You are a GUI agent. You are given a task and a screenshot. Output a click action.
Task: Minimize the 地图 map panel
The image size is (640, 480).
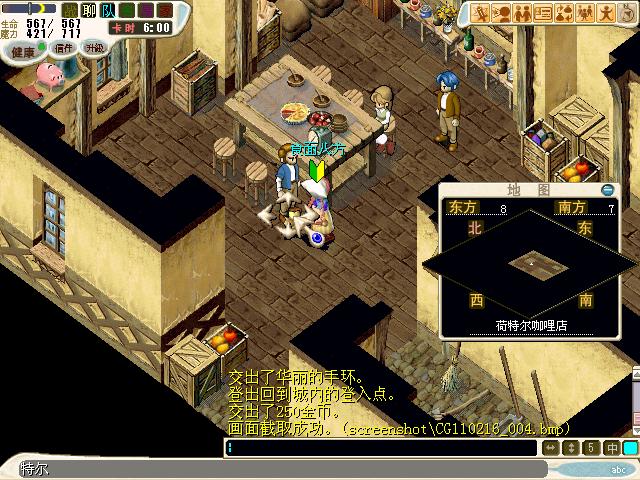(607, 190)
